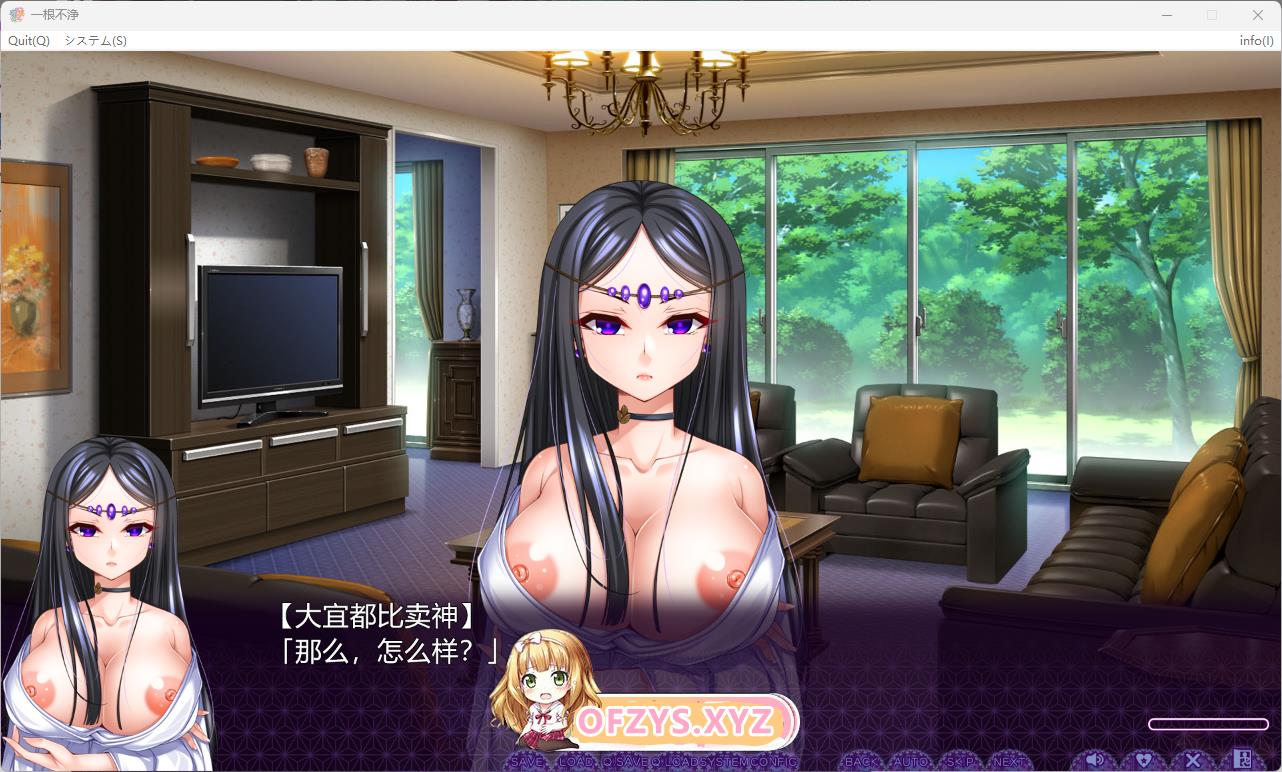
Task: Toggle AUTO text advance
Action: 909,761
